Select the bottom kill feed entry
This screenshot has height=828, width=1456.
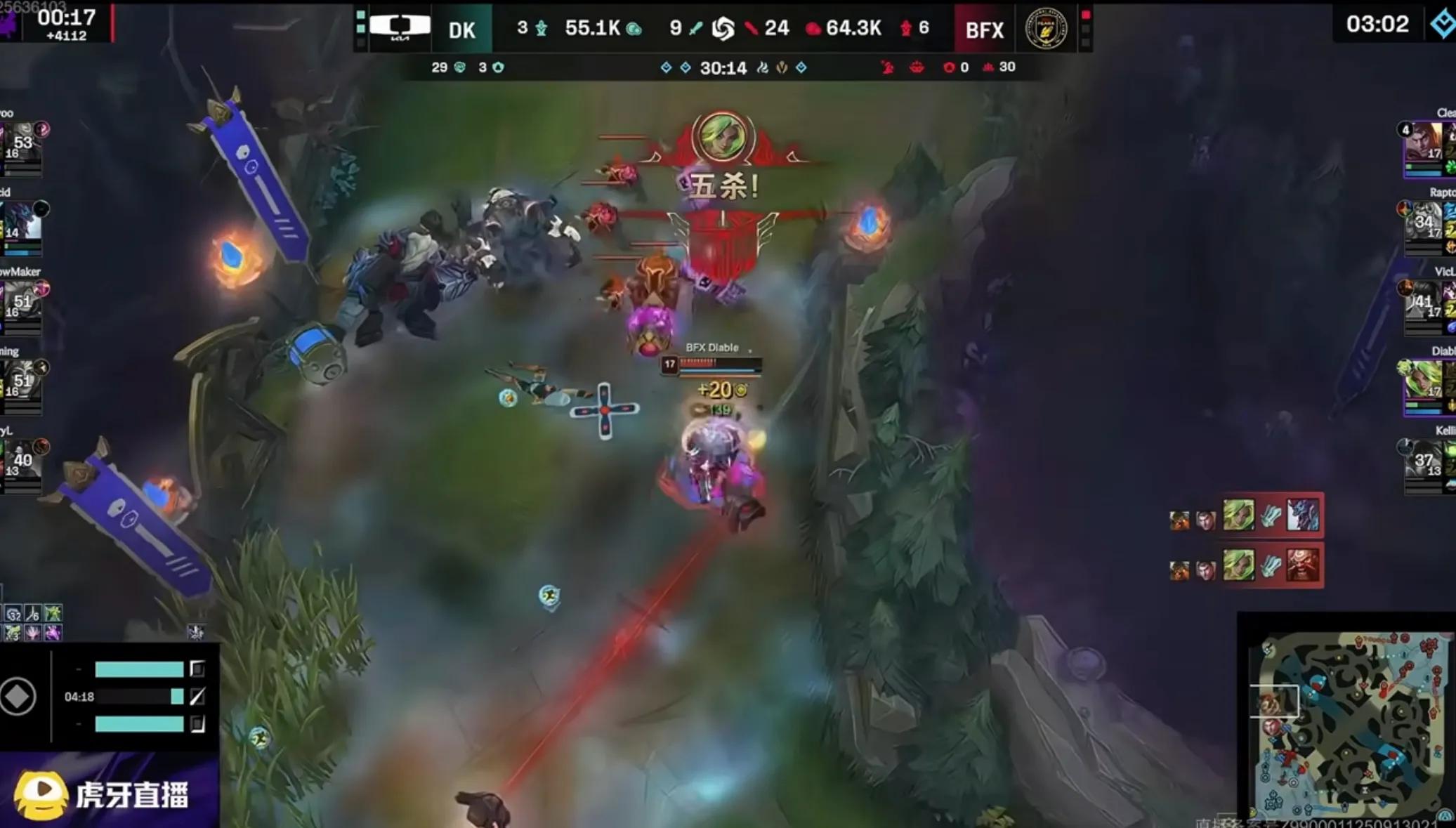1244,565
